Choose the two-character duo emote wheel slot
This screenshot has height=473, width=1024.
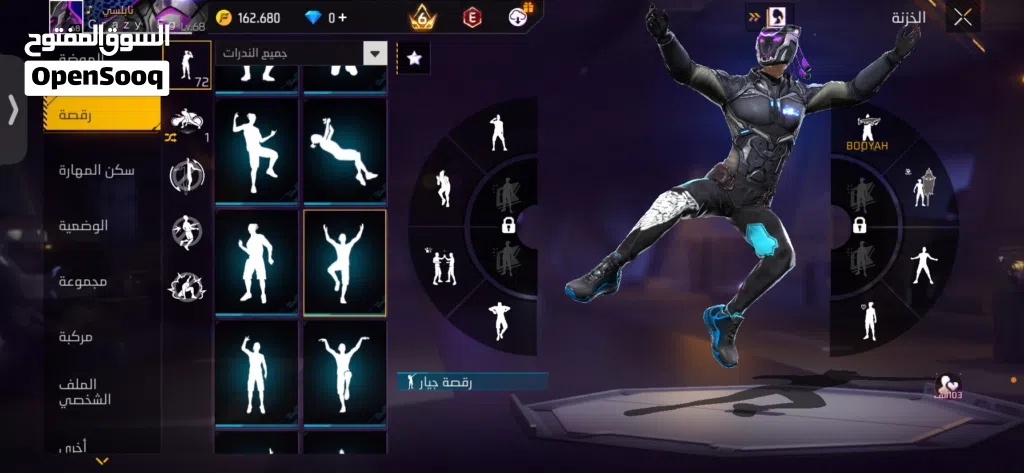coord(440,265)
